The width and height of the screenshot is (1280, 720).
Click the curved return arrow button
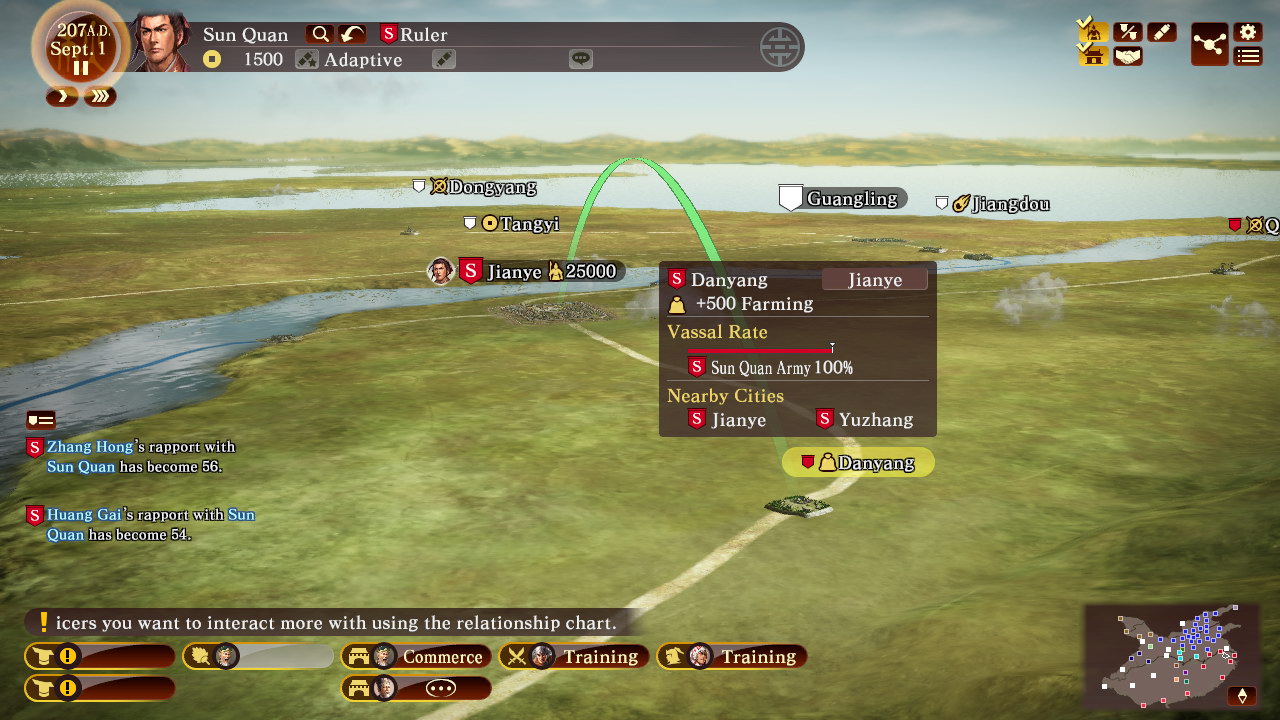pos(351,34)
